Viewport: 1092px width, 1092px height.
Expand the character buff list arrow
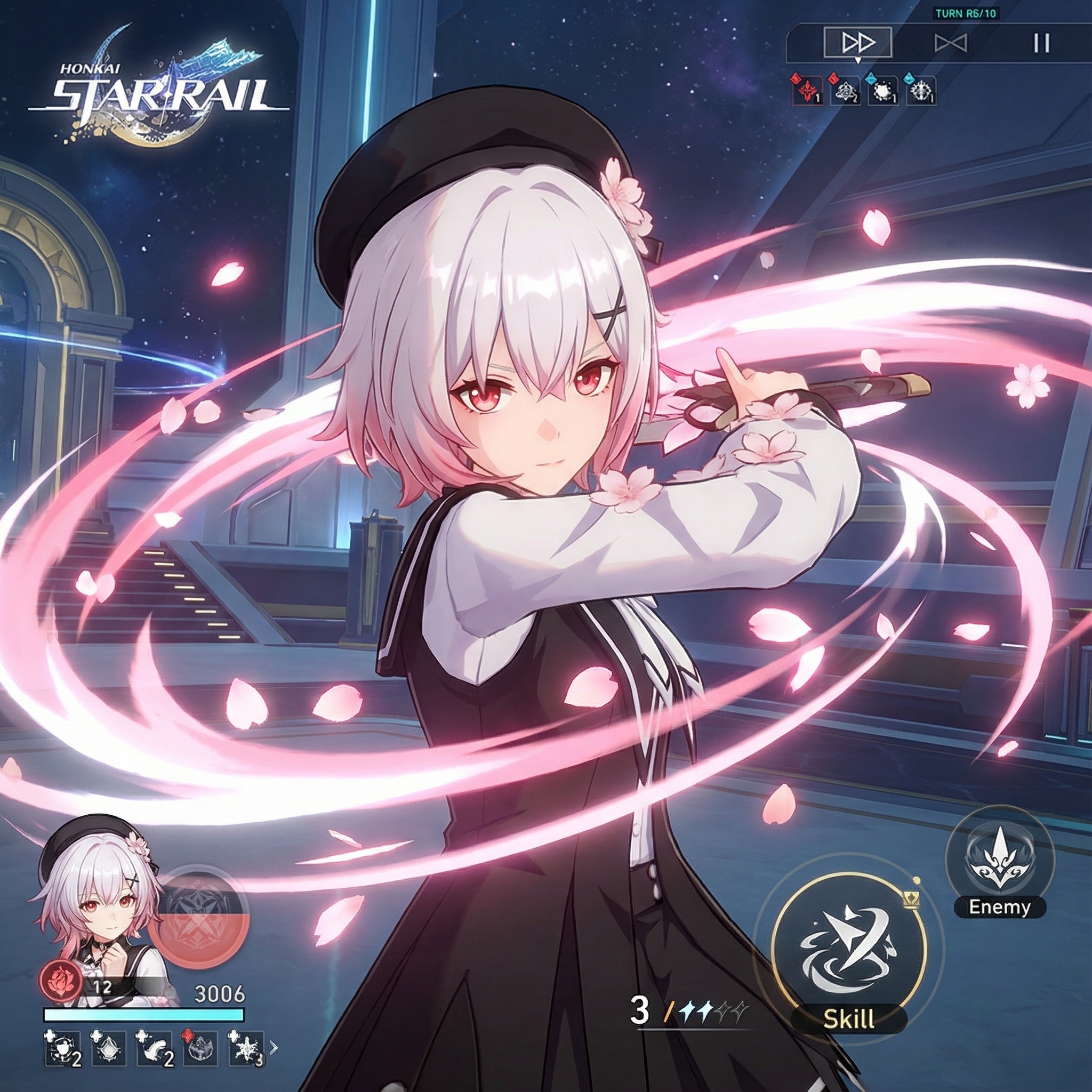click(x=274, y=1047)
